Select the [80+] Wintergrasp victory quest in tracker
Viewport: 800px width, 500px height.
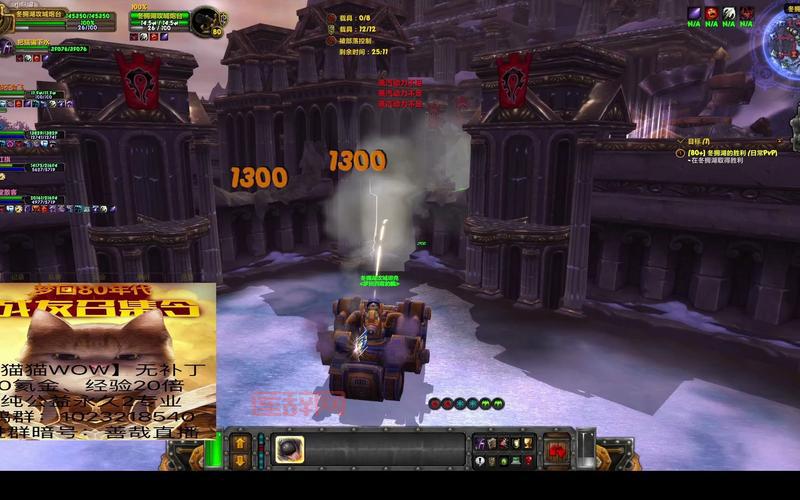(x=728, y=155)
